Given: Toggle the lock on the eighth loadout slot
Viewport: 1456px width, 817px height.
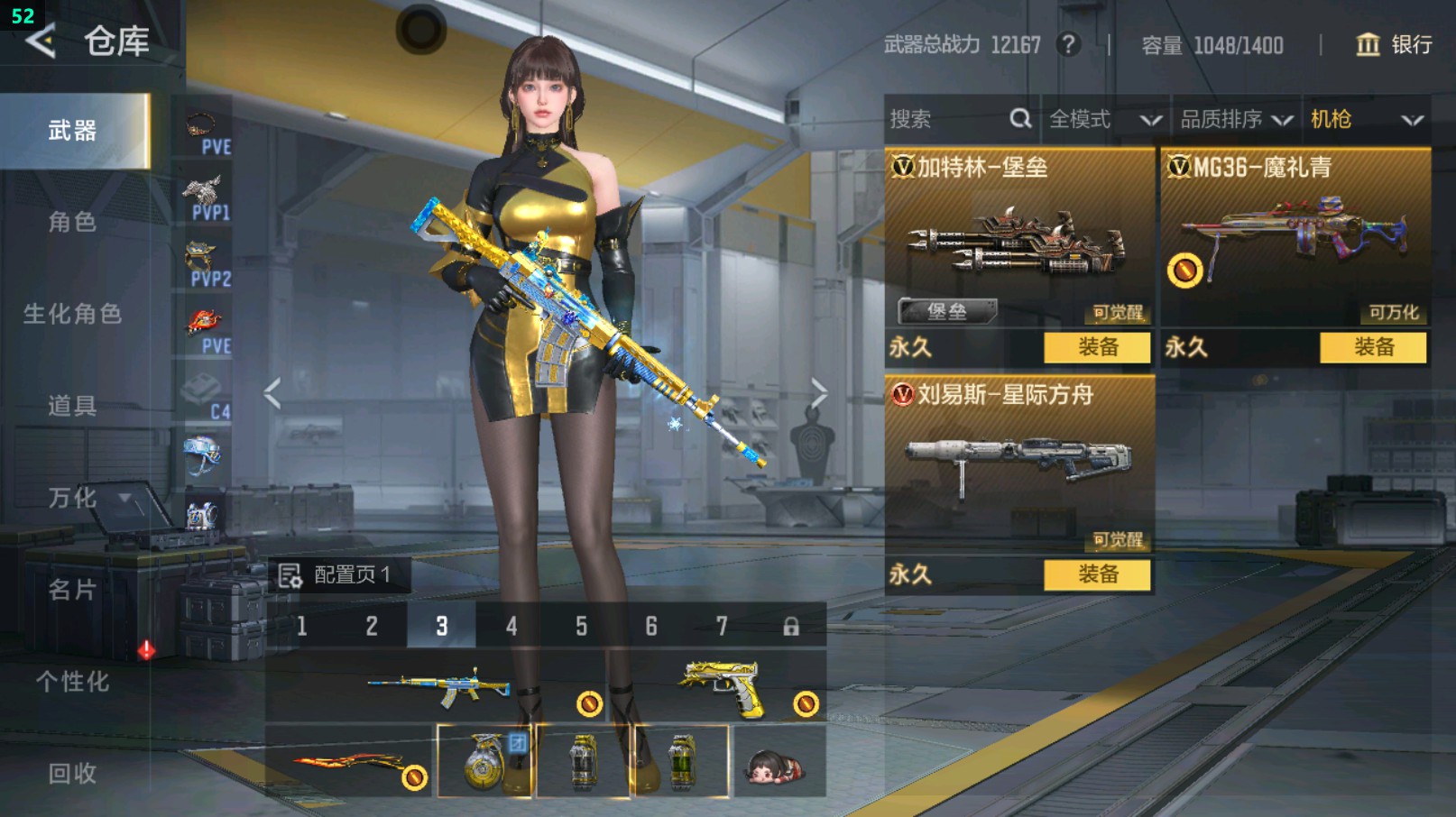Looking at the screenshot, I should point(792,624).
